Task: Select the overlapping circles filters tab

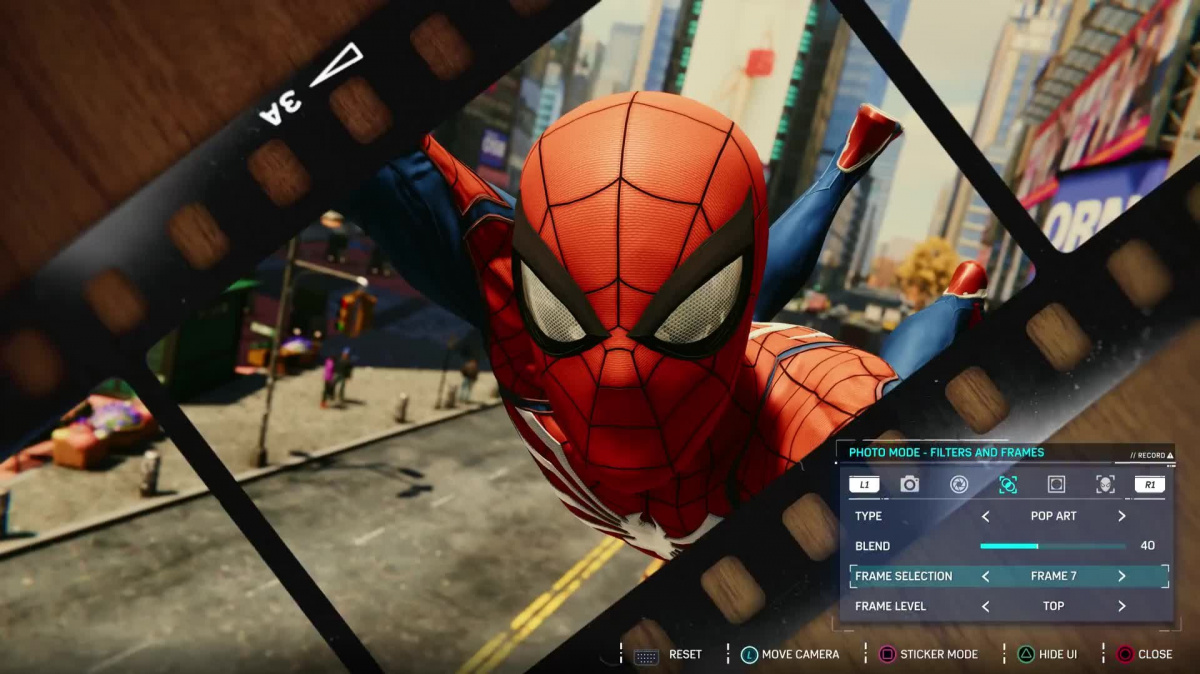Action: click(1007, 485)
